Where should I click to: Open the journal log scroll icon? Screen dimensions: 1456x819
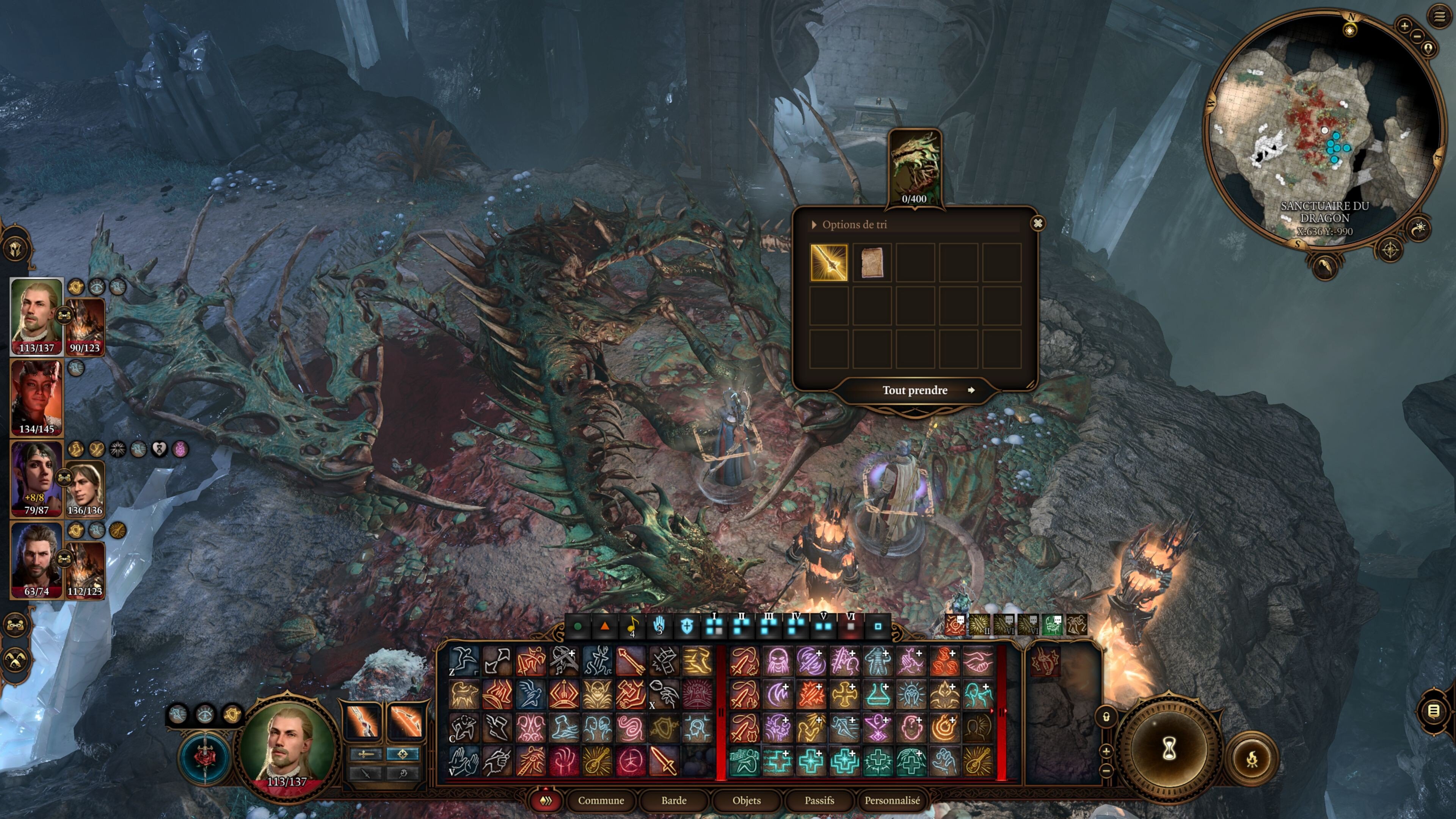coord(1433,711)
